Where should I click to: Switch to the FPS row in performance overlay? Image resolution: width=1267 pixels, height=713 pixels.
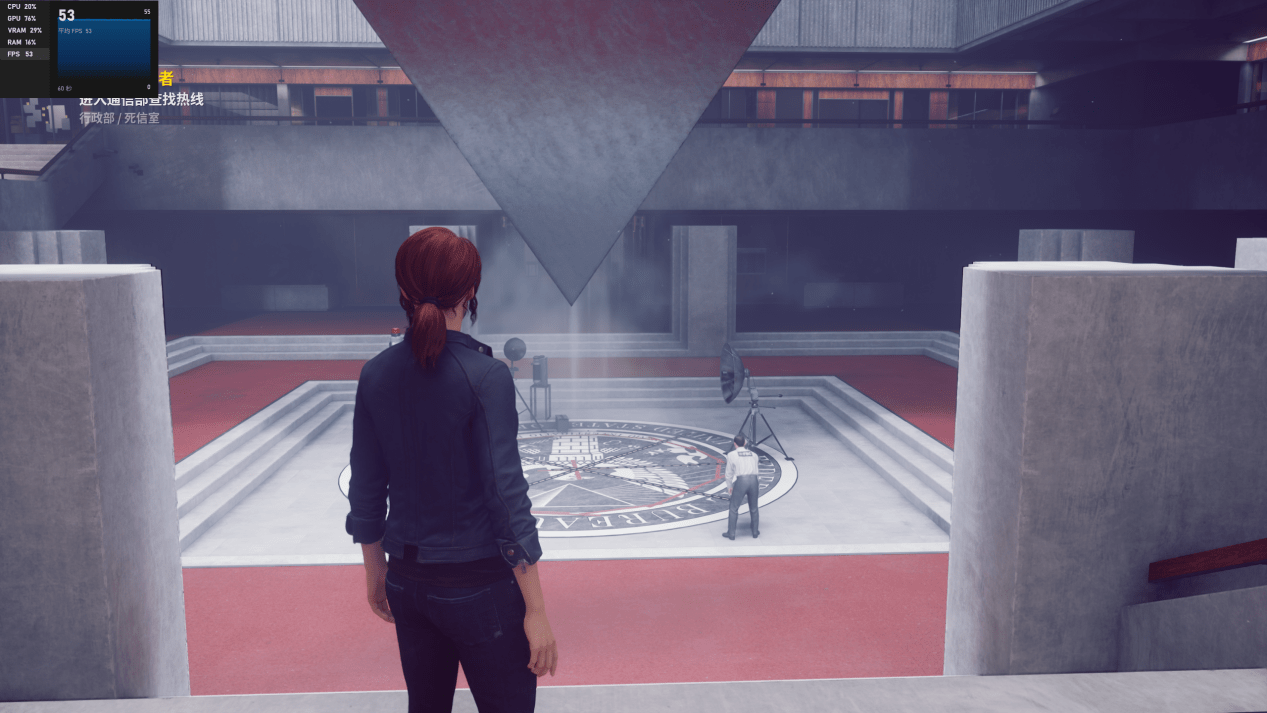(x=24, y=54)
